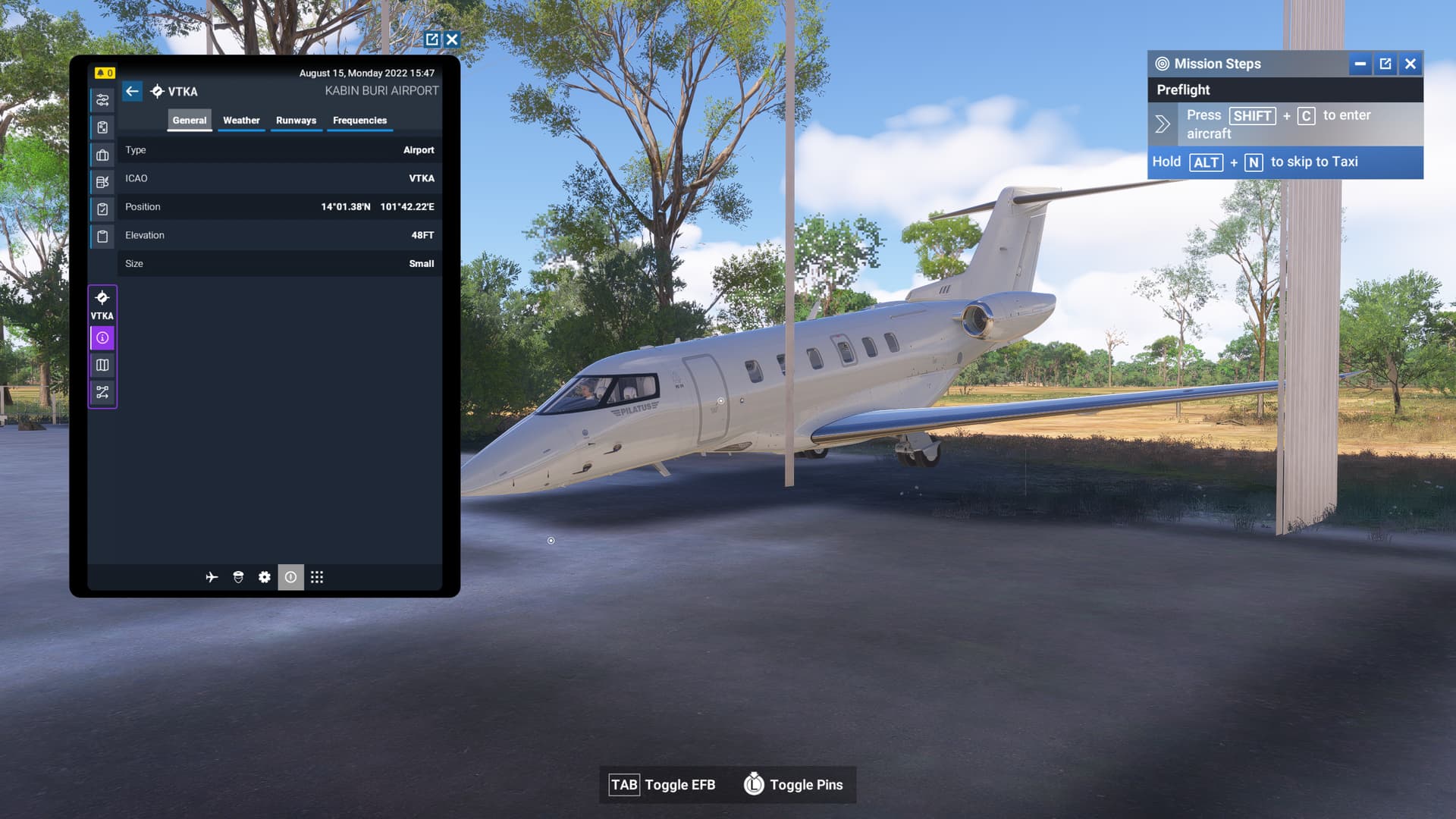Open the EFB settings gear icon
Viewport: 1456px width, 819px height.
[x=264, y=577]
